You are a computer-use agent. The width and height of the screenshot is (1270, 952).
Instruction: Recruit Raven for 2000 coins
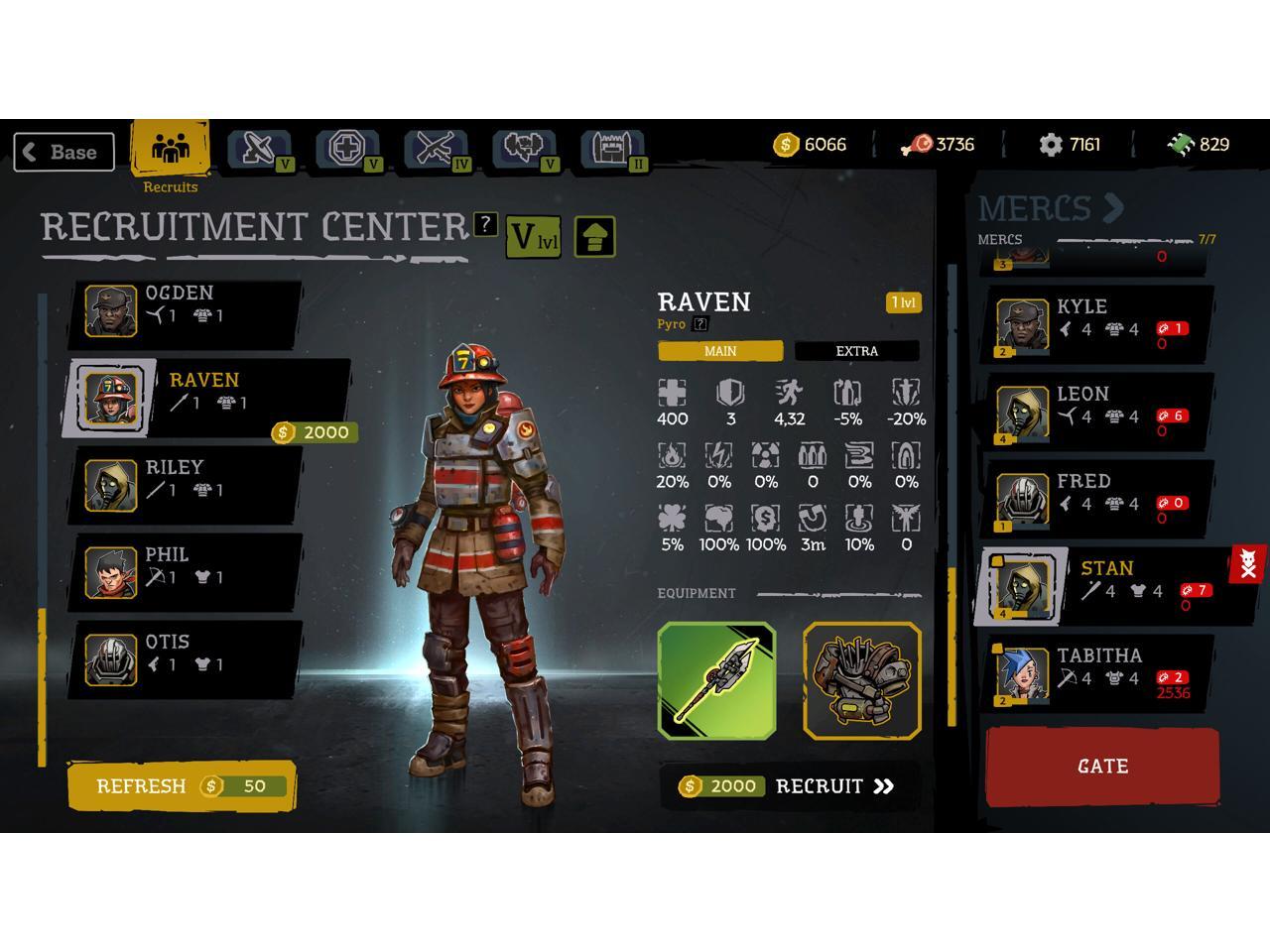[789, 786]
